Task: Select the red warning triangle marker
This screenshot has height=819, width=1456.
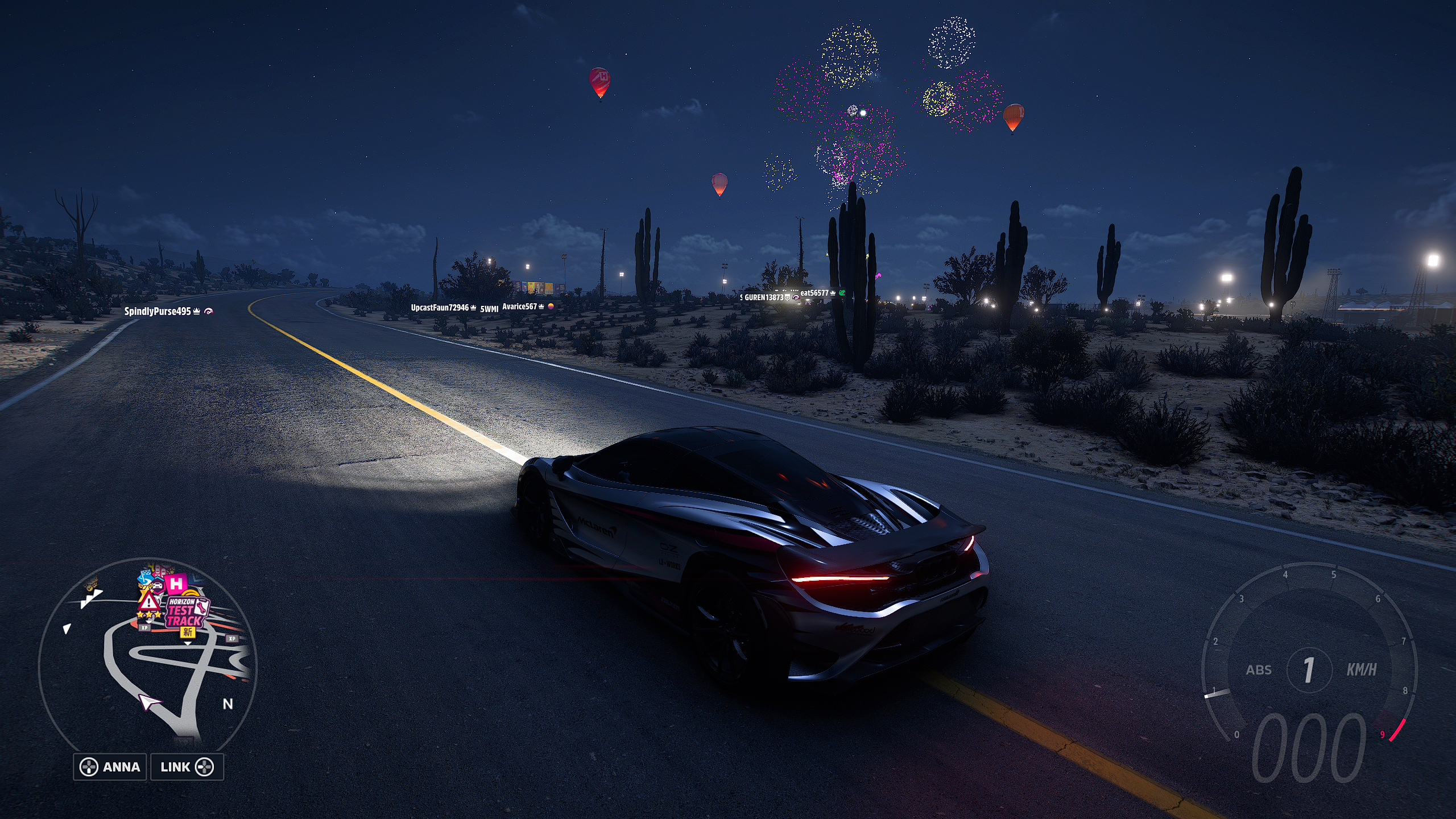Action: 148,601
